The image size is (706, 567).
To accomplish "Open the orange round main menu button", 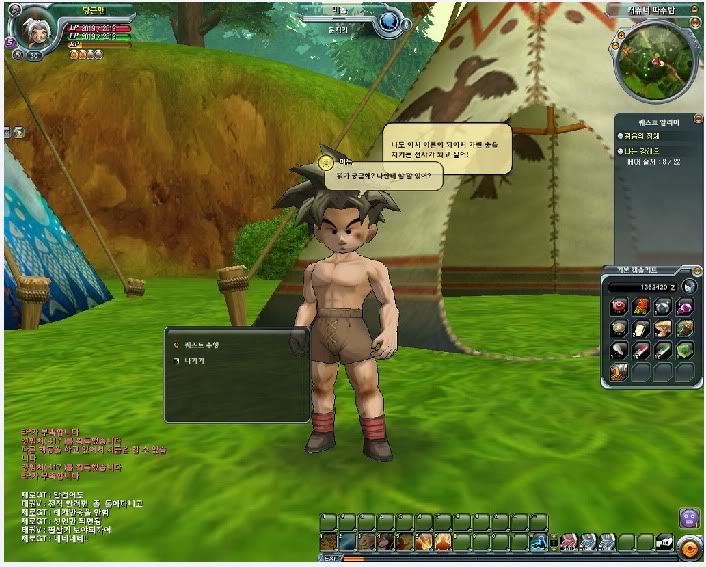I will (689, 548).
